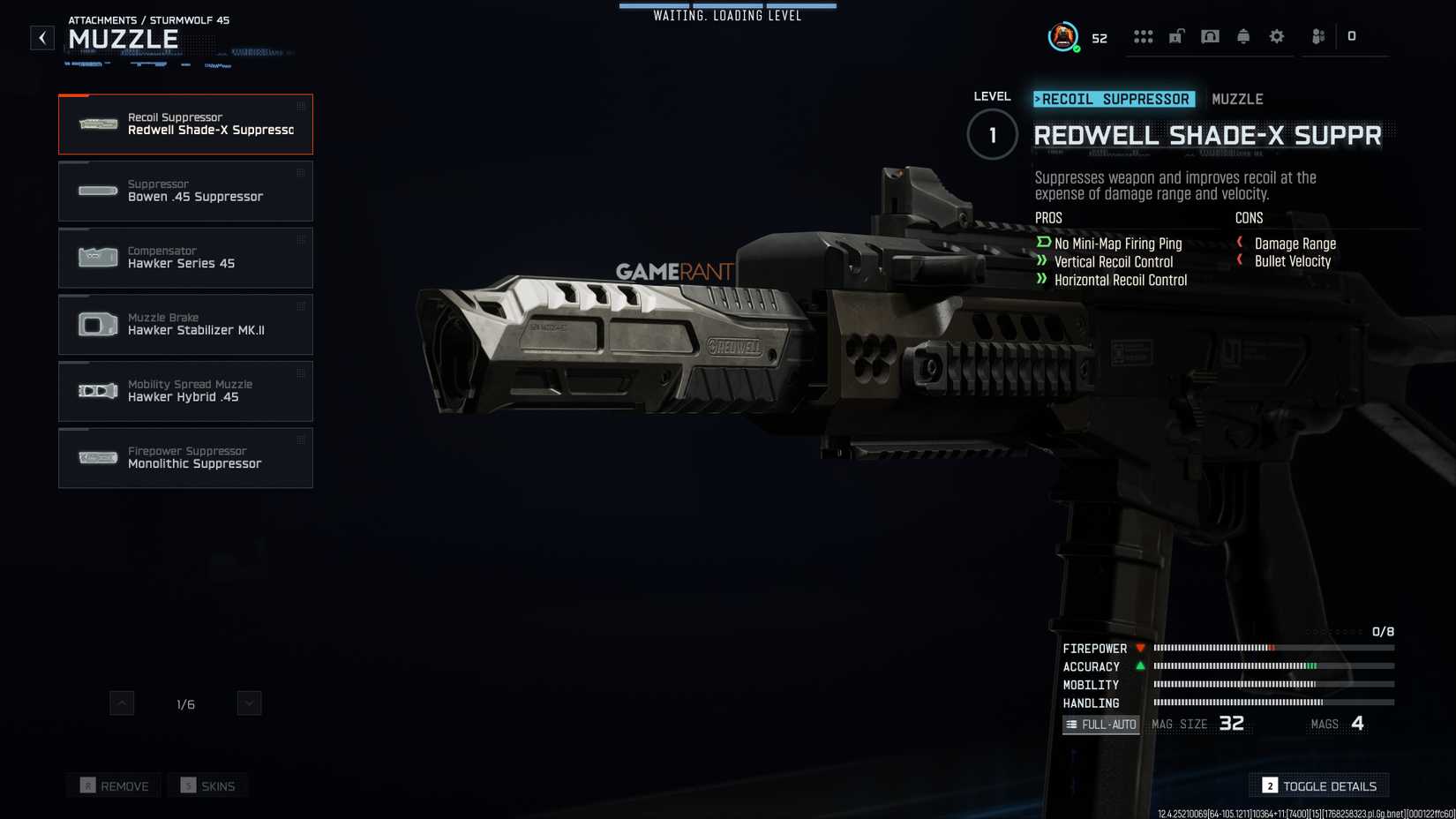
Task: Open the store lock icon in top bar
Action: tap(1175, 36)
